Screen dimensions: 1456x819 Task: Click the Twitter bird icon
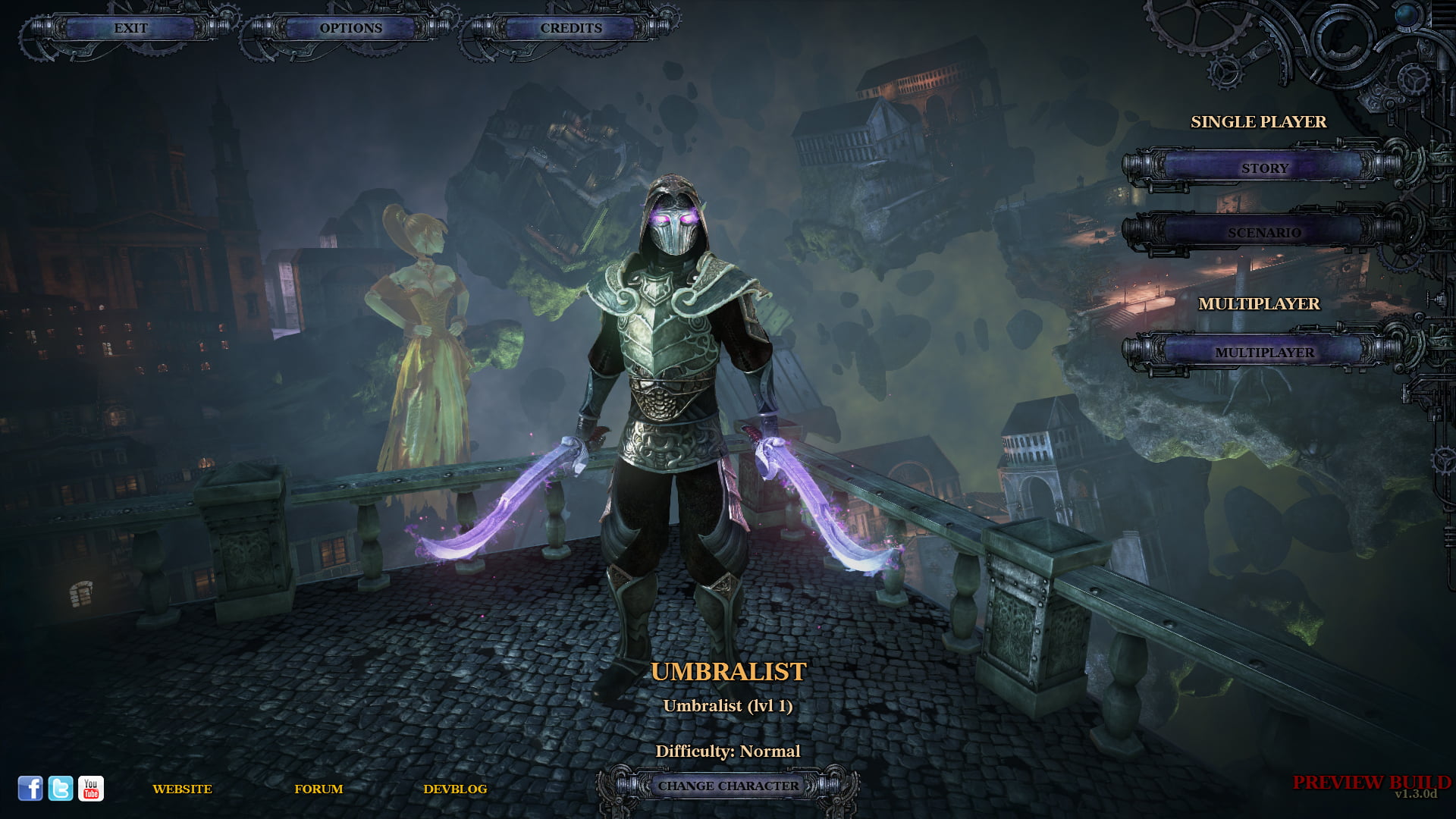pyautogui.click(x=61, y=789)
